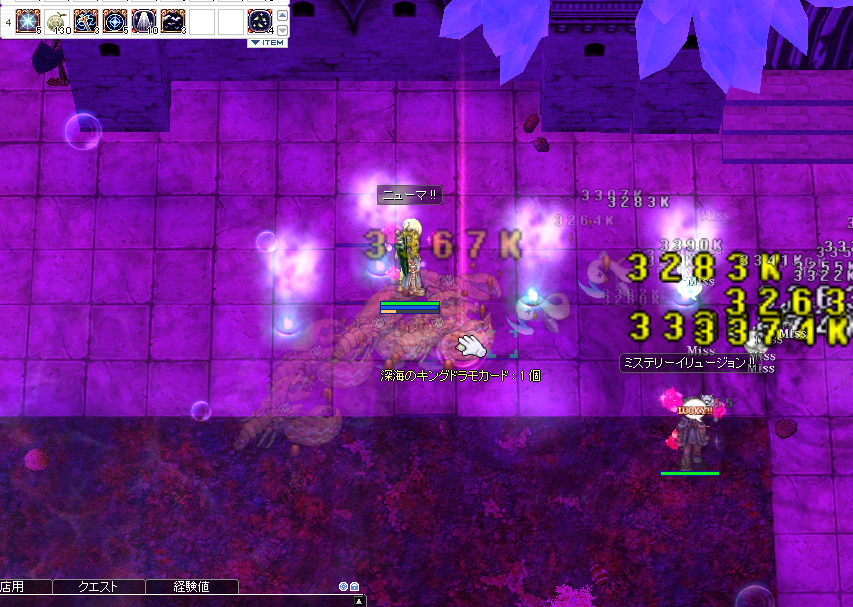This screenshot has width=853, height=607.
Task: Open the ITEM dropdown under the hotbar
Action: (x=267, y=43)
